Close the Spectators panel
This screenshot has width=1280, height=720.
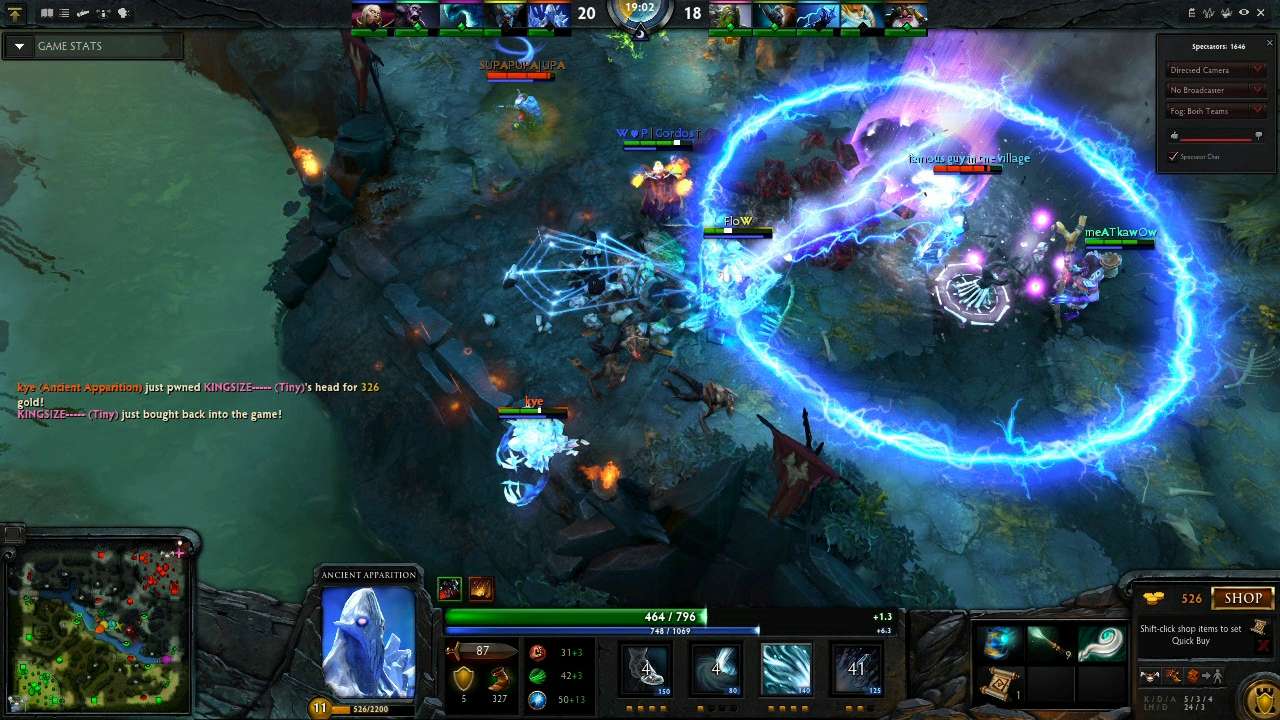1270,43
